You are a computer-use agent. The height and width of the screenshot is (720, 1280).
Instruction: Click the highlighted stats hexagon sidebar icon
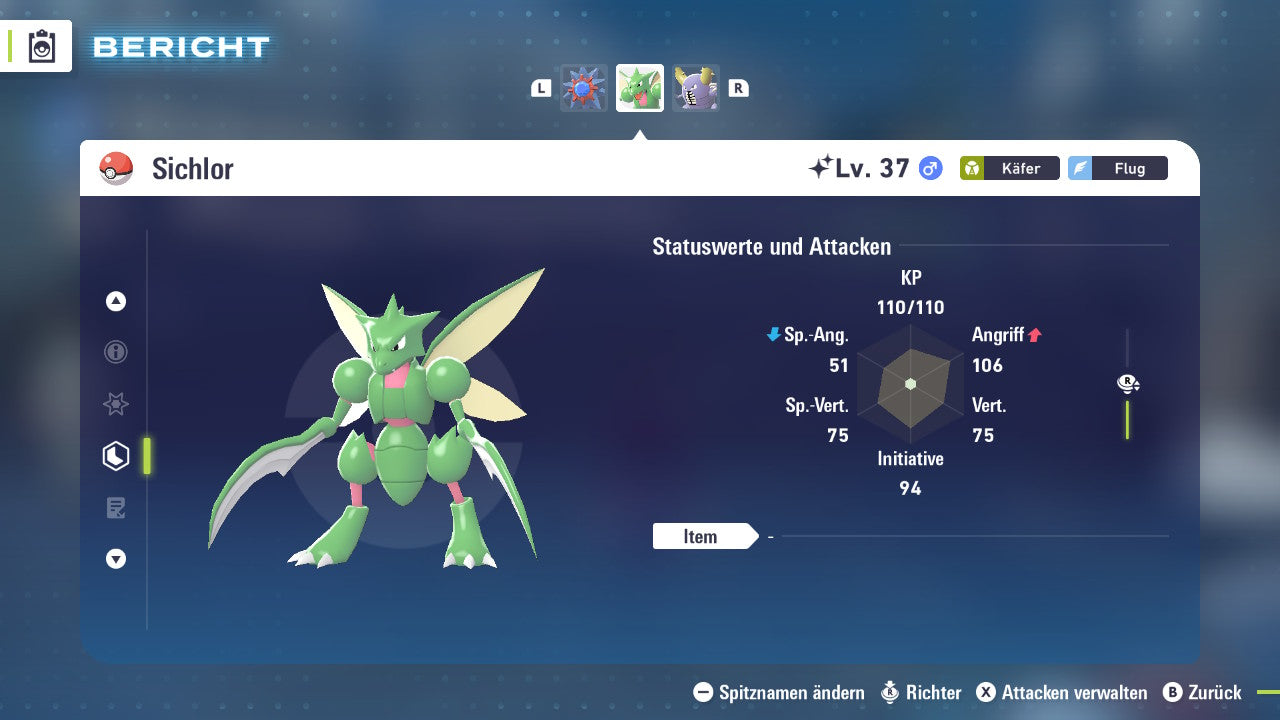pos(115,455)
